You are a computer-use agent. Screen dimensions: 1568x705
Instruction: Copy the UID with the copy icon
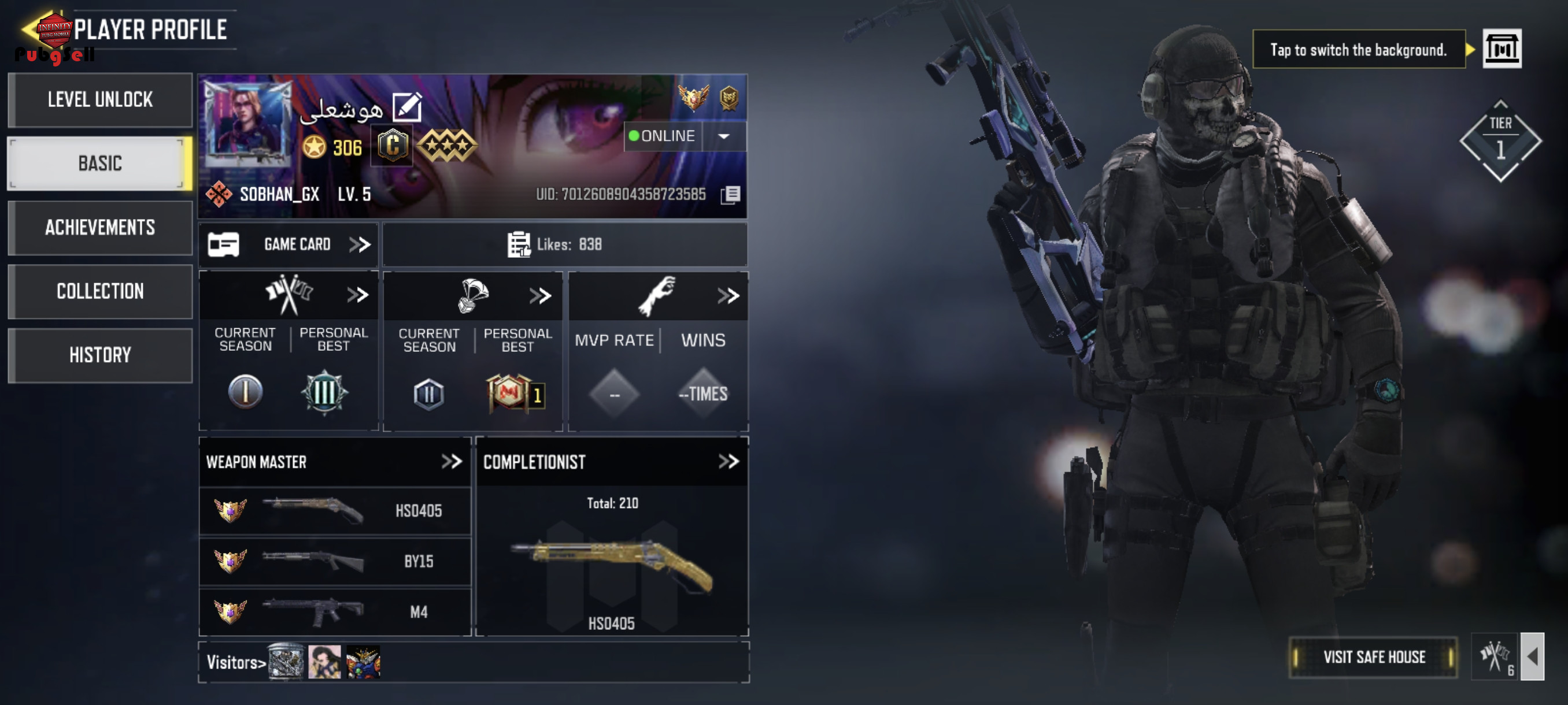coord(730,195)
